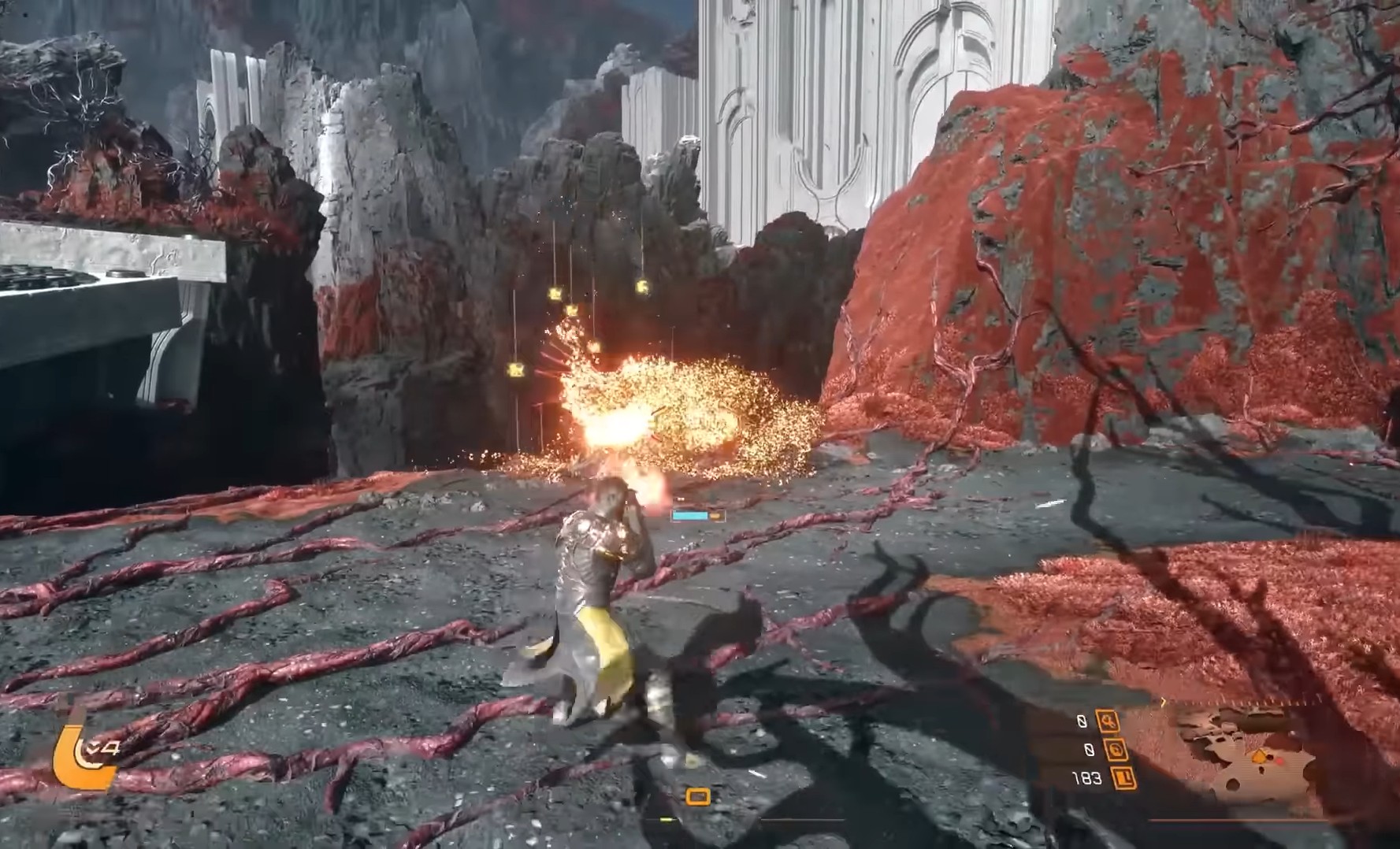Click the orange player marker on minimap

1260,757
